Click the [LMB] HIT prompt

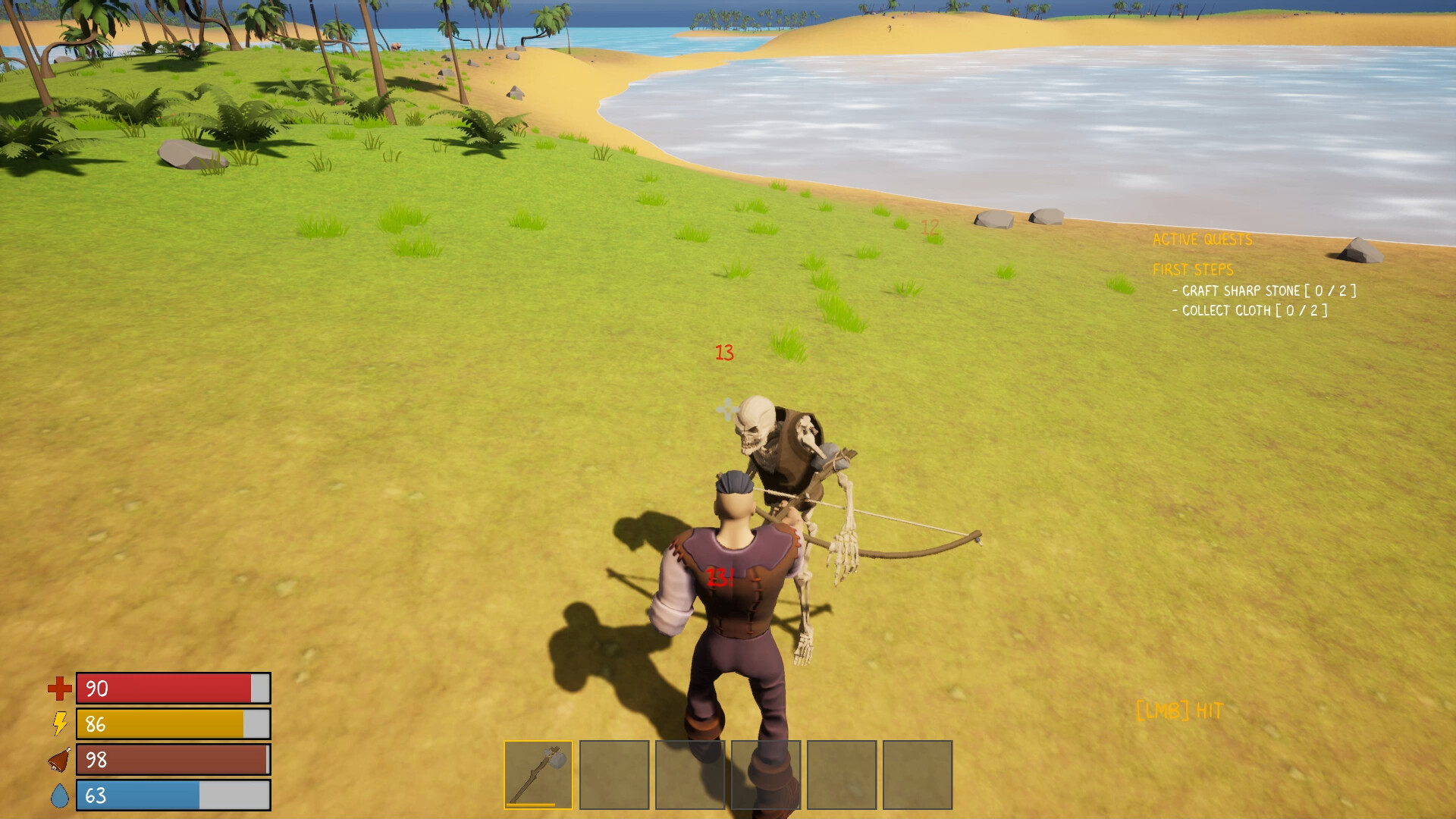pyautogui.click(x=1178, y=711)
